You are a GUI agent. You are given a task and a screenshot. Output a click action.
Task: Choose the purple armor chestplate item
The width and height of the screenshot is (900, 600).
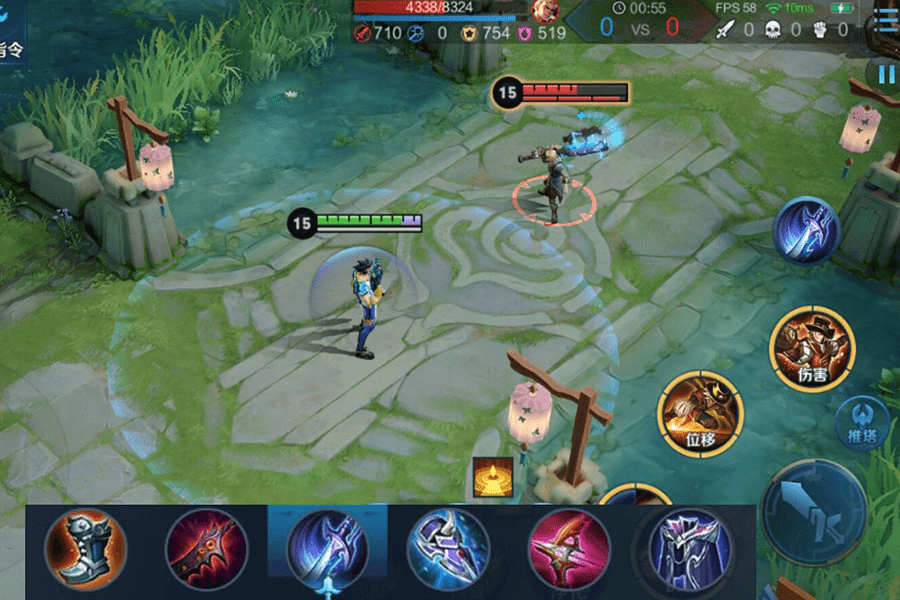[690, 550]
